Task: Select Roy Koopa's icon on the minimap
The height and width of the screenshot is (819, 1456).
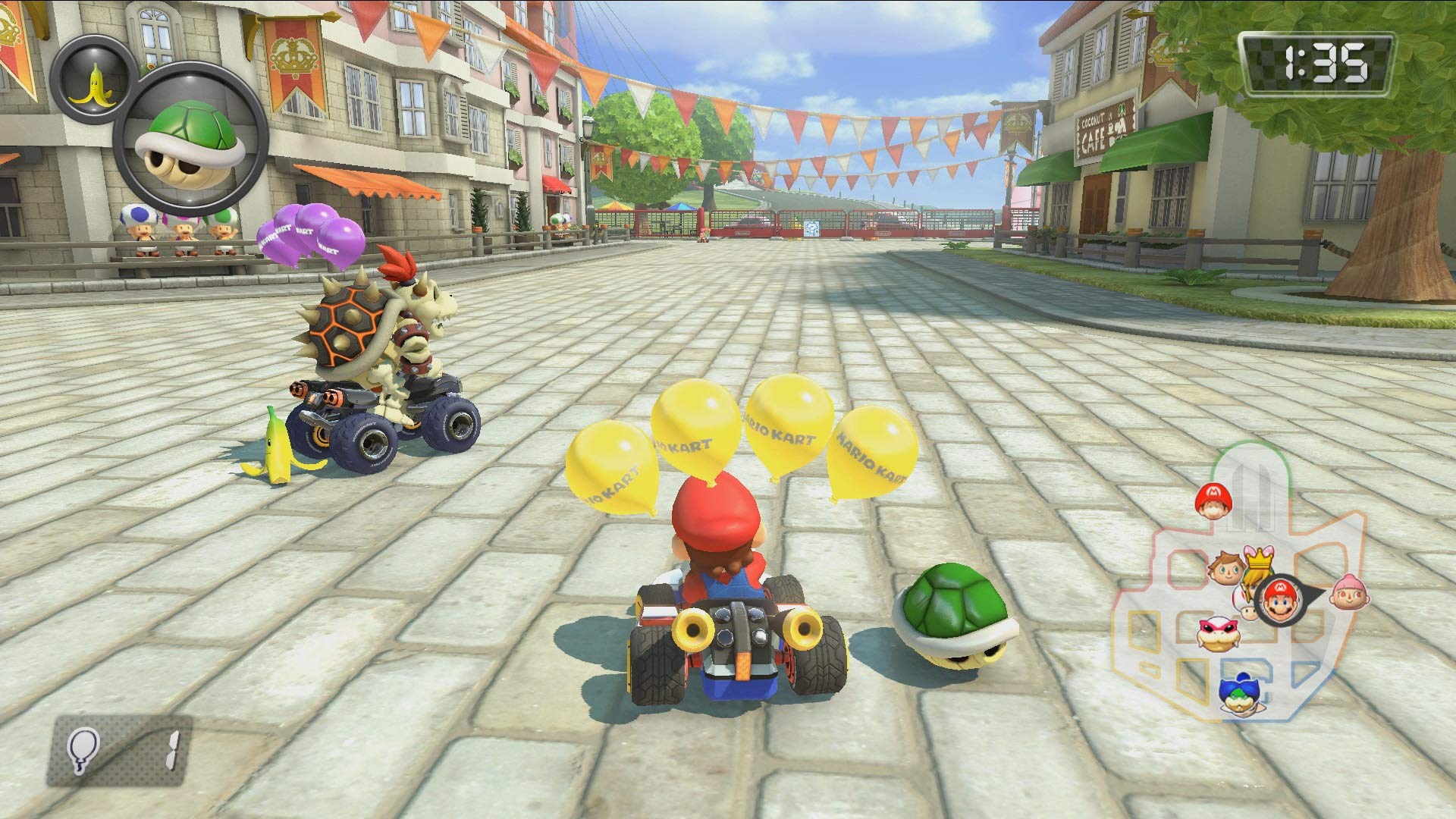Action: pyautogui.click(x=1217, y=632)
